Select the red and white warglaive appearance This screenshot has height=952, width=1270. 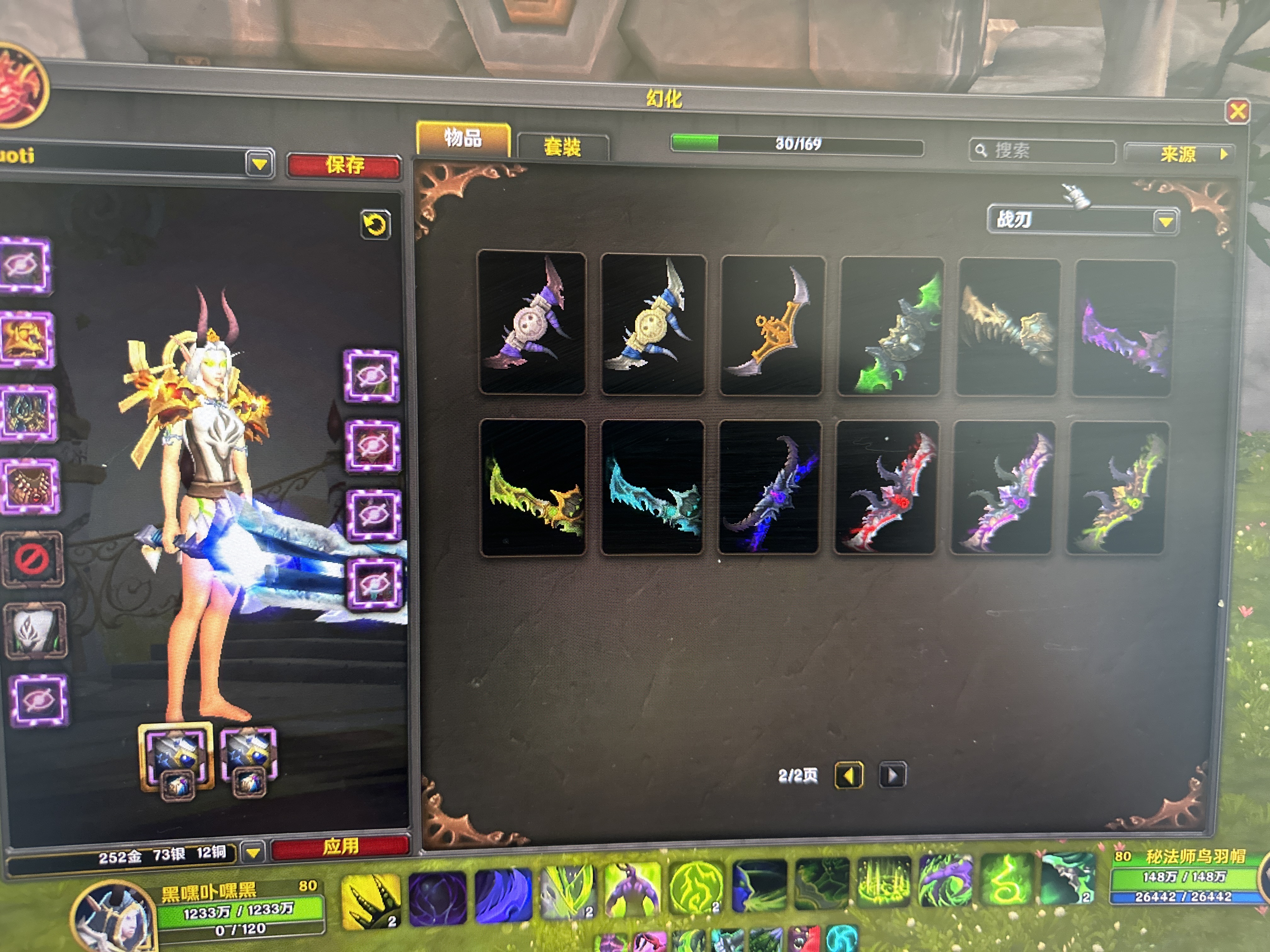point(886,487)
